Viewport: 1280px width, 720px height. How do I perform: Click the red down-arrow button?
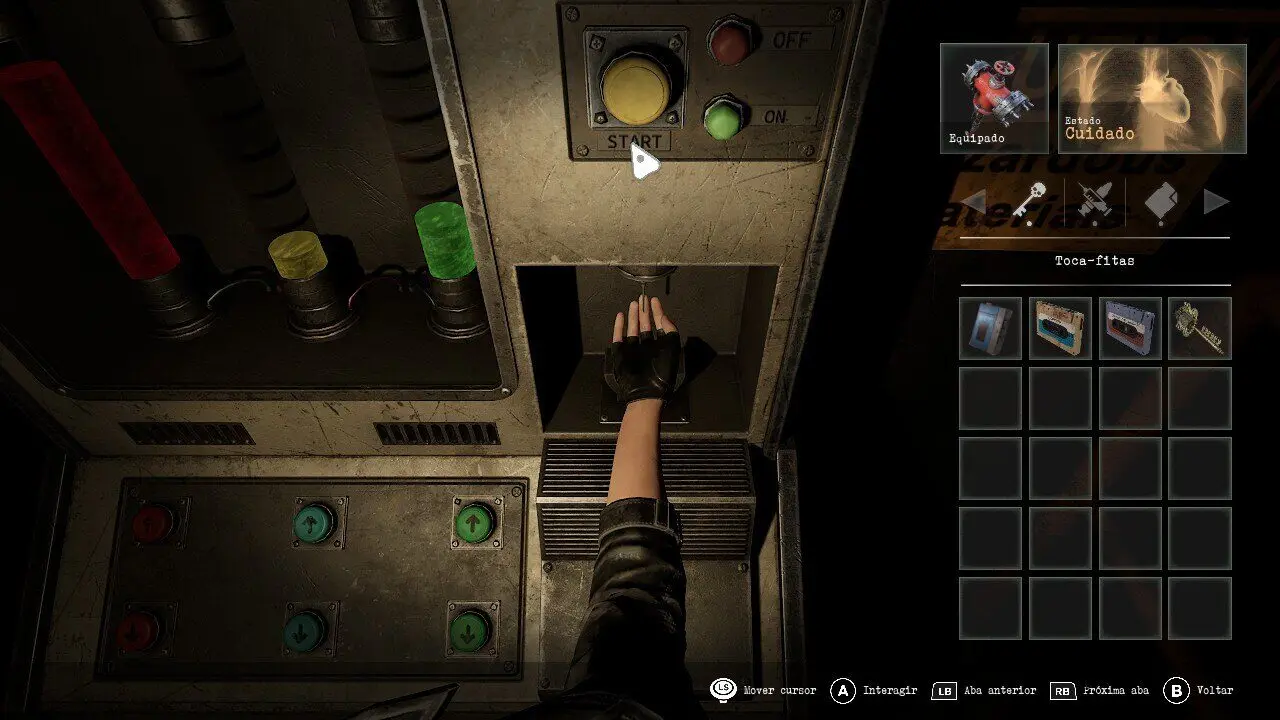[138, 630]
